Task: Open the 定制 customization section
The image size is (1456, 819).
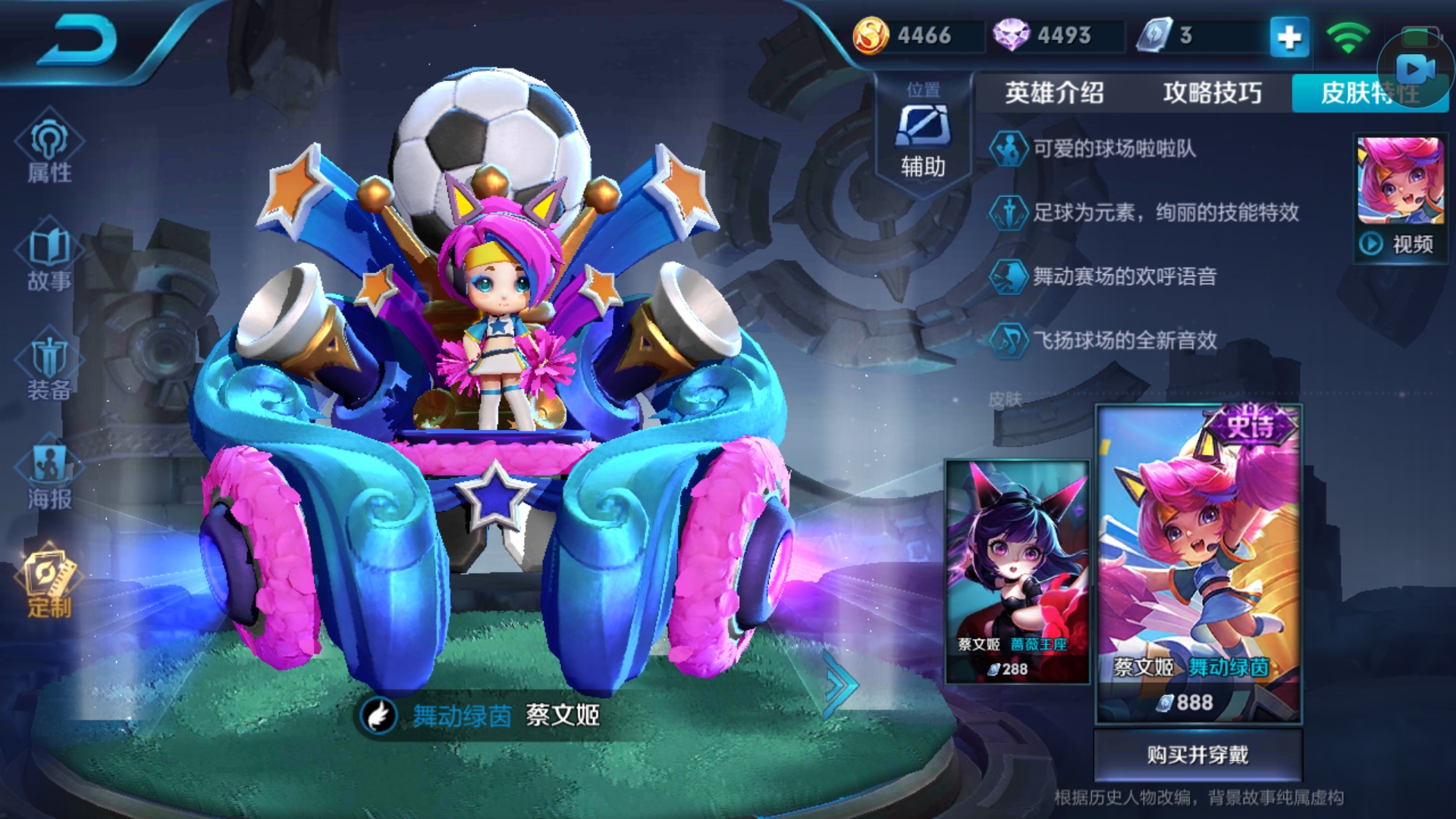Action: click(x=49, y=584)
